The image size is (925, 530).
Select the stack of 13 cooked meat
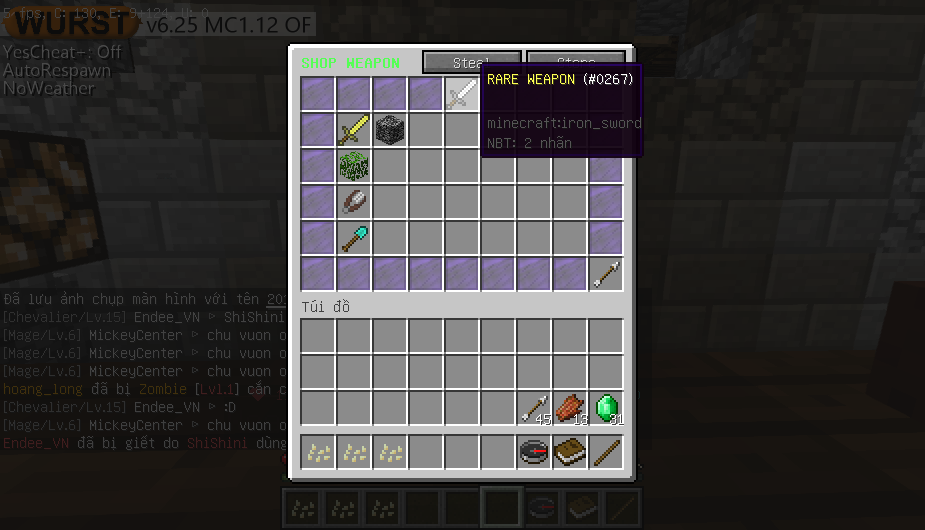(570, 408)
